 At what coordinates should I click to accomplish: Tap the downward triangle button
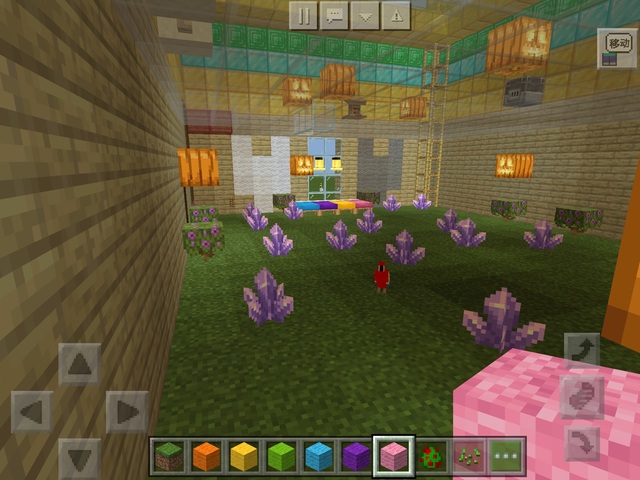tap(366, 15)
